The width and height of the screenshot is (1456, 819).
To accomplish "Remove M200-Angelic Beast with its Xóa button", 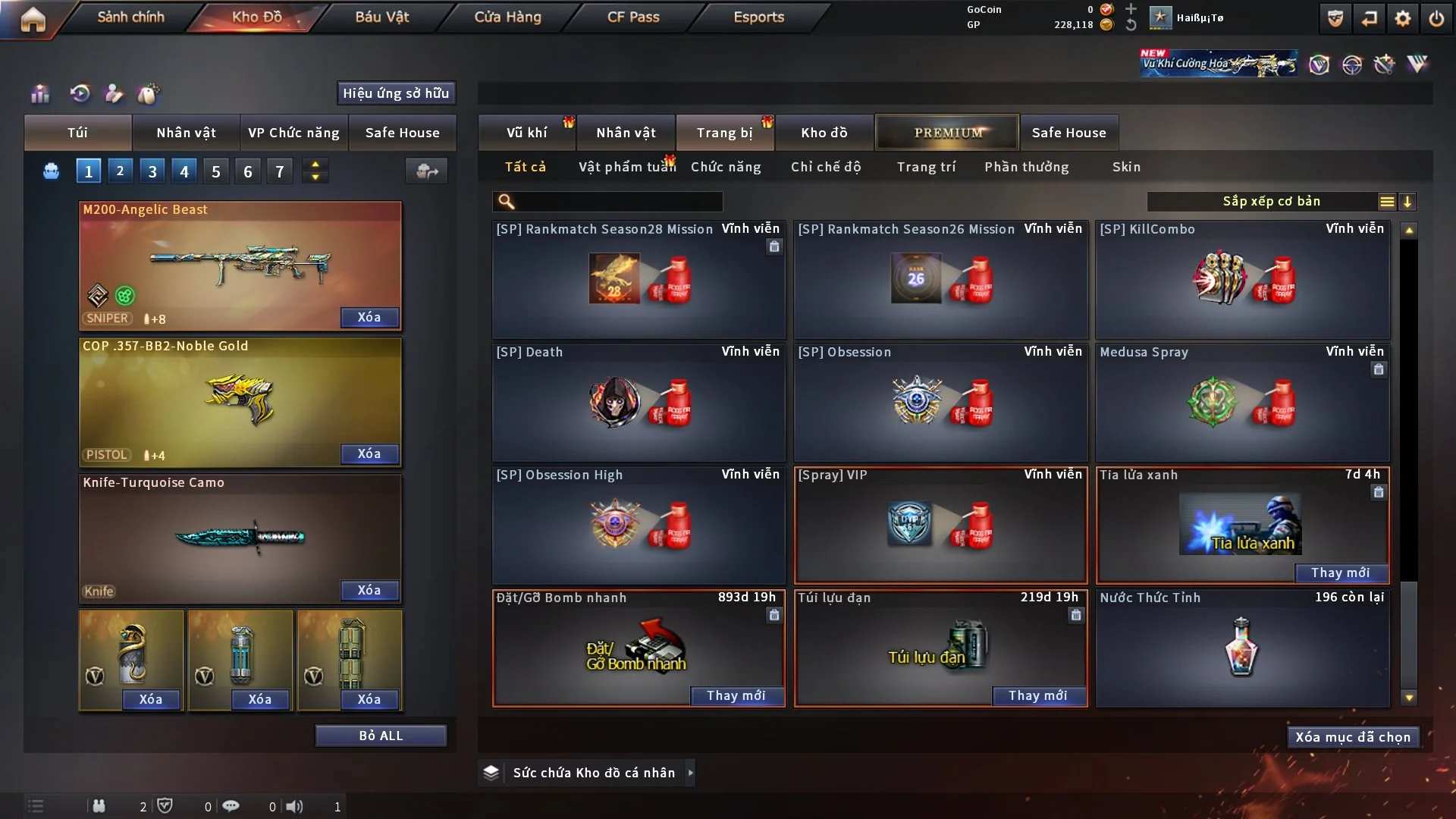I will click(x=369, y=317).
